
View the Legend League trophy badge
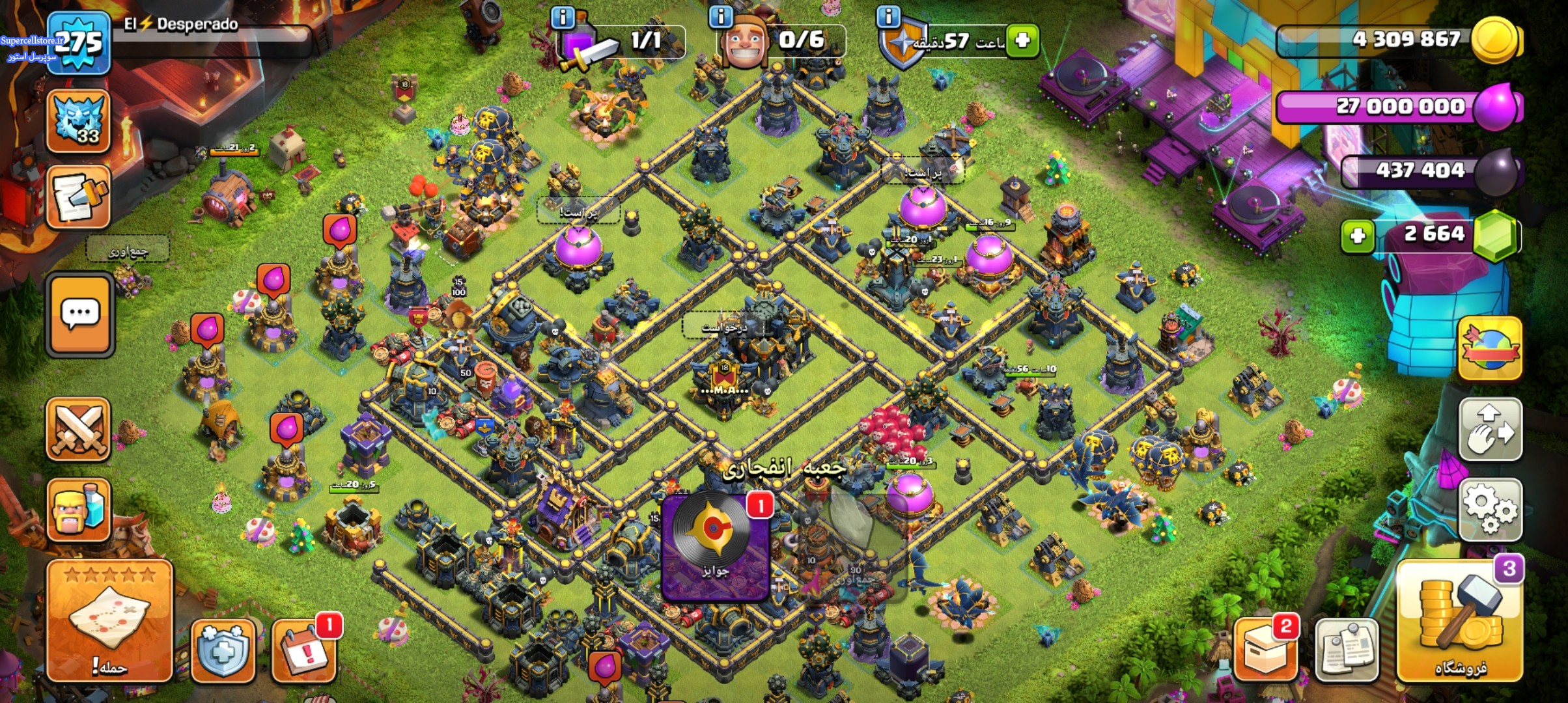[x=78, y=122]
